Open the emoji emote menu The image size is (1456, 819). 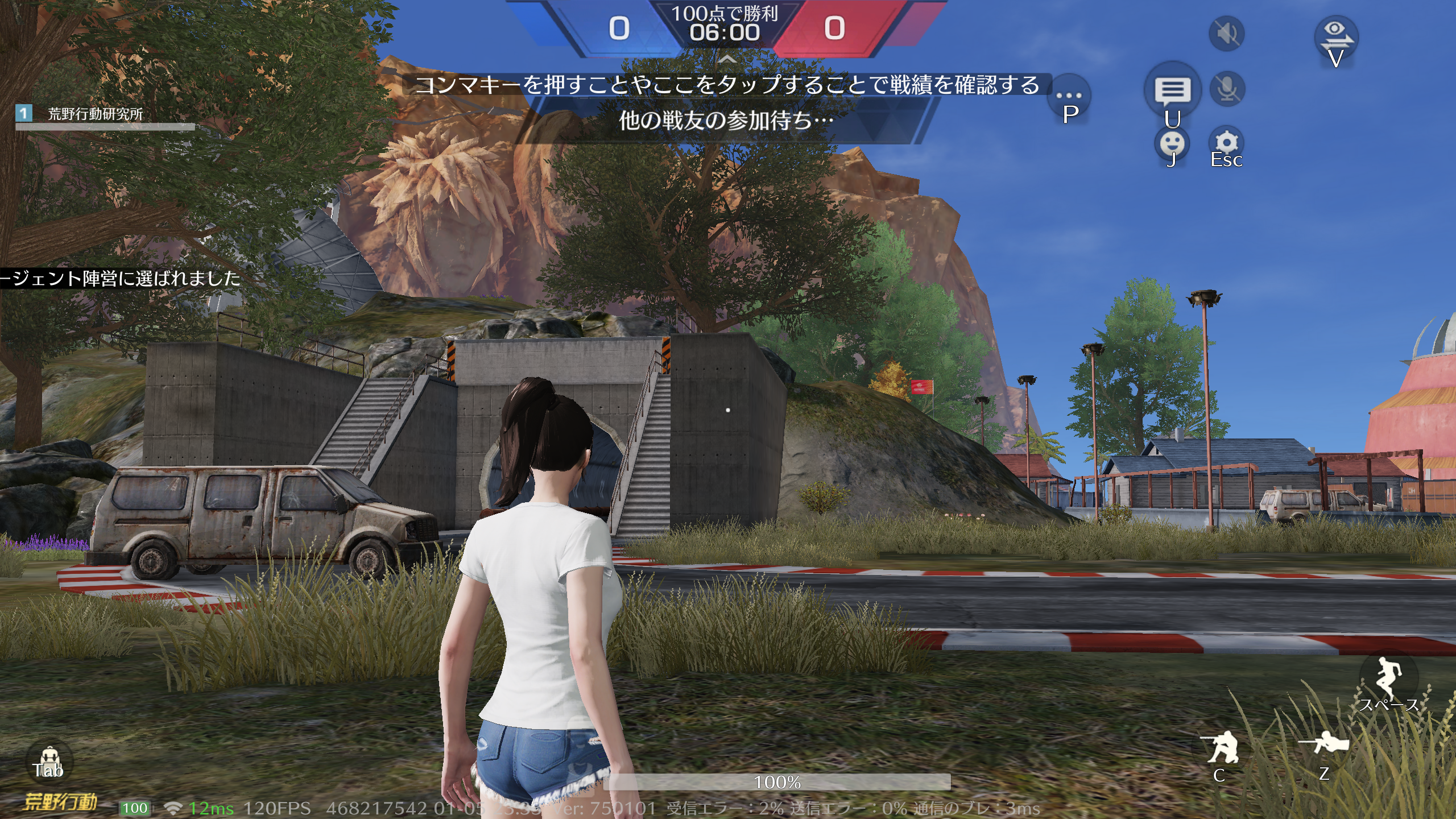click(x=1172, y=143)
